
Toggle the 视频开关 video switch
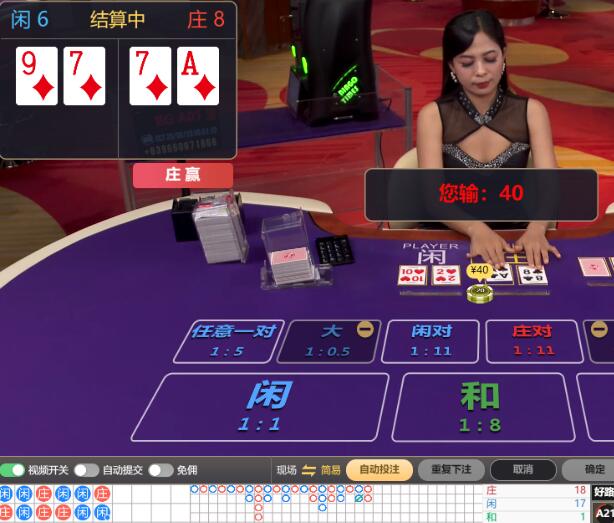click(13, 470)
